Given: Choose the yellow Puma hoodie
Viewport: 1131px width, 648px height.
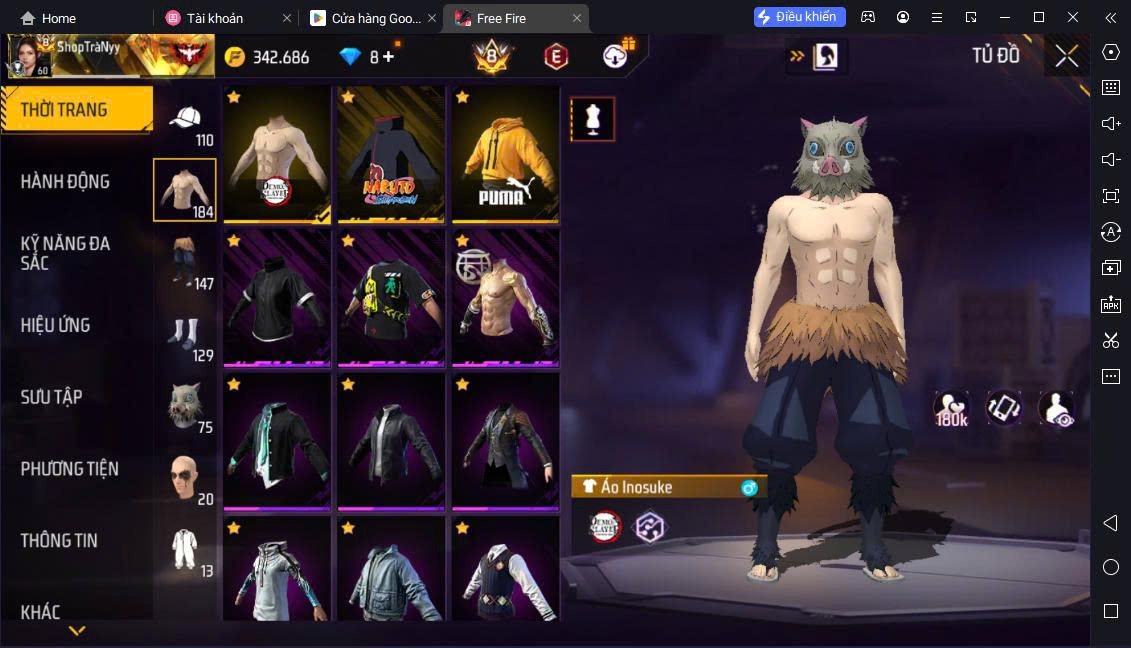Looking at the screenshot, I should click(505, 153).
